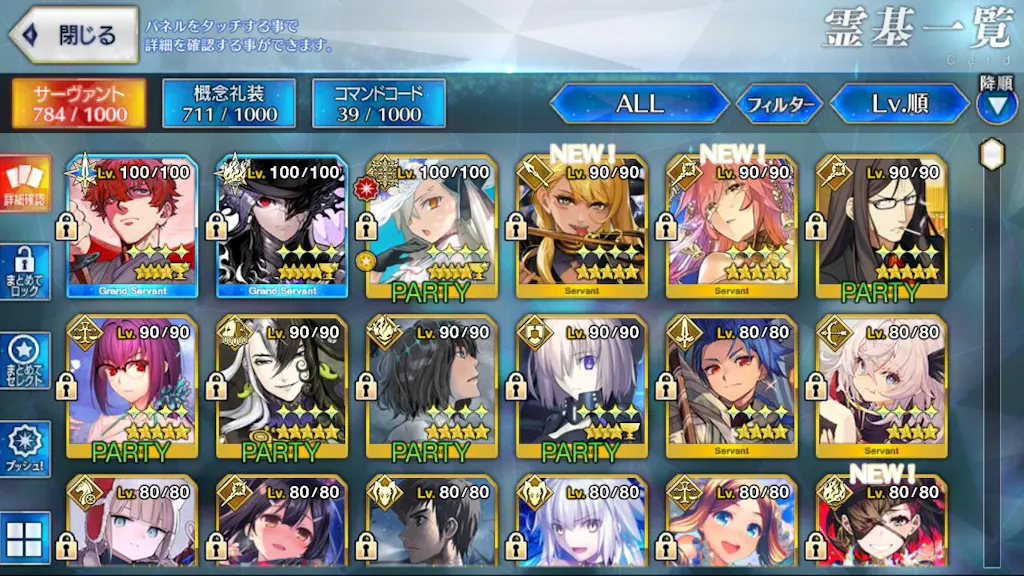Click the 詳細情報 cards button
1024x576 pixels.
25,184
